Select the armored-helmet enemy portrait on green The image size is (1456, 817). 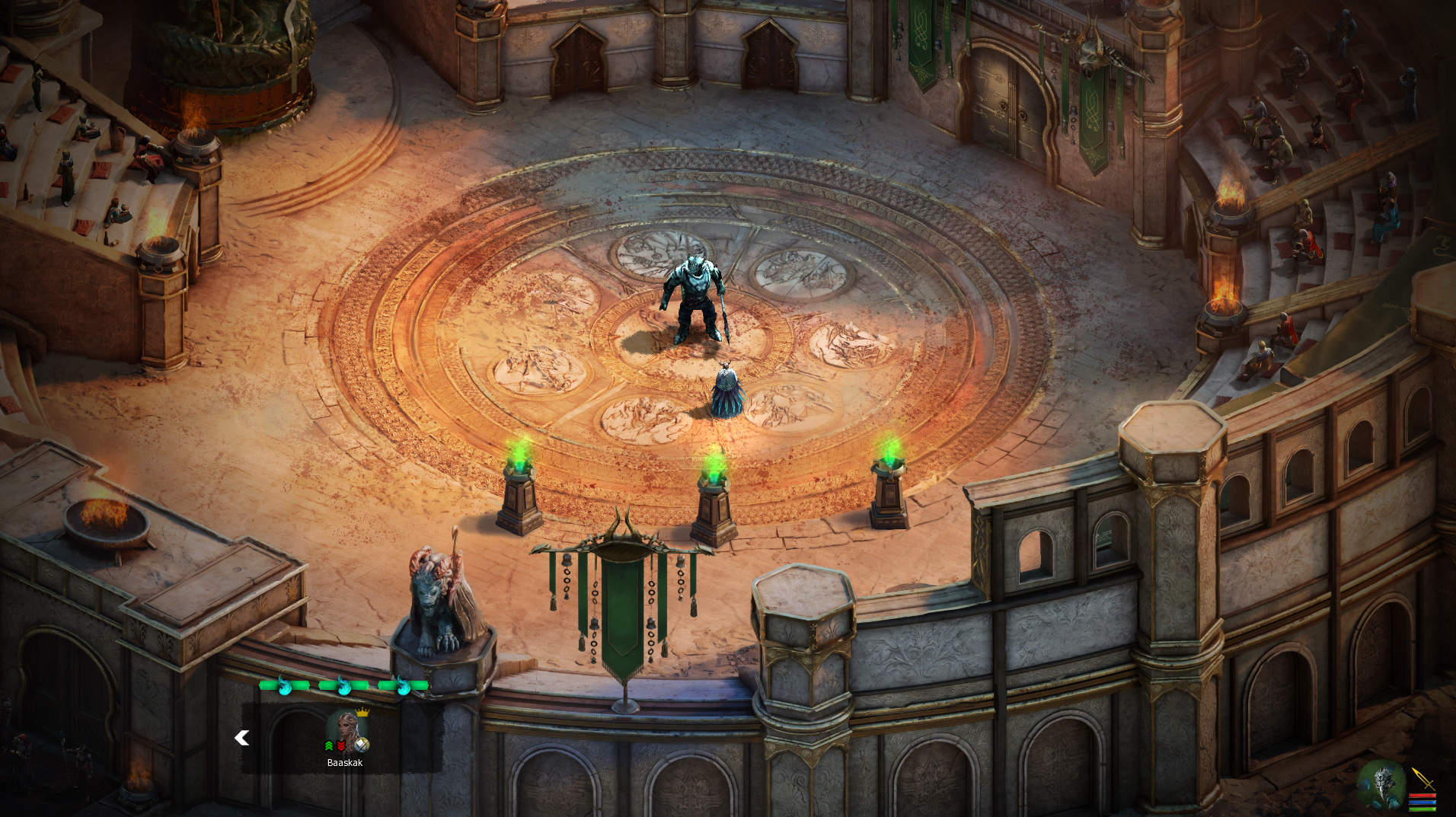click(x=1381, y=784)
